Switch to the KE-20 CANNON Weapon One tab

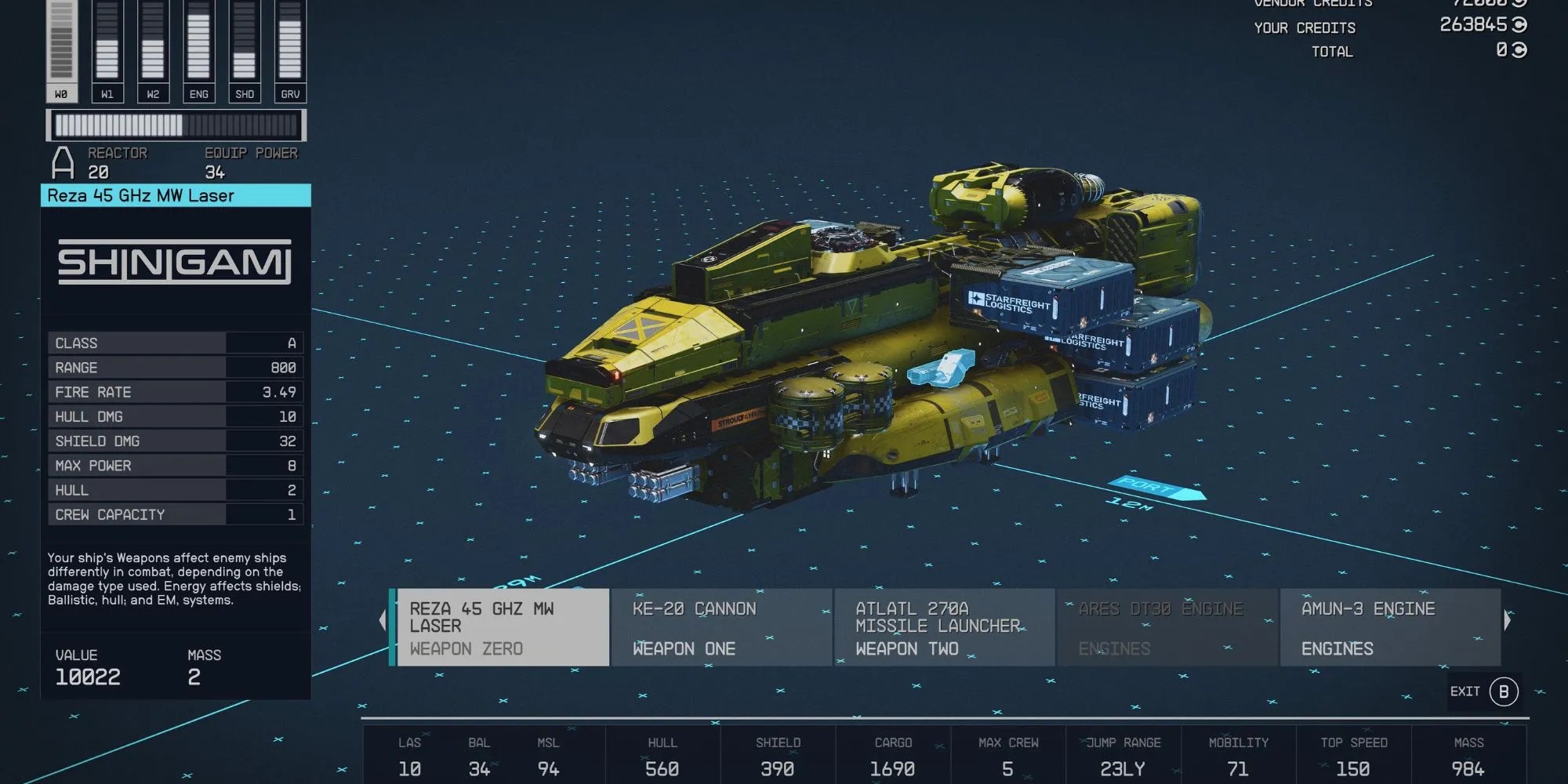click(720, 627)
